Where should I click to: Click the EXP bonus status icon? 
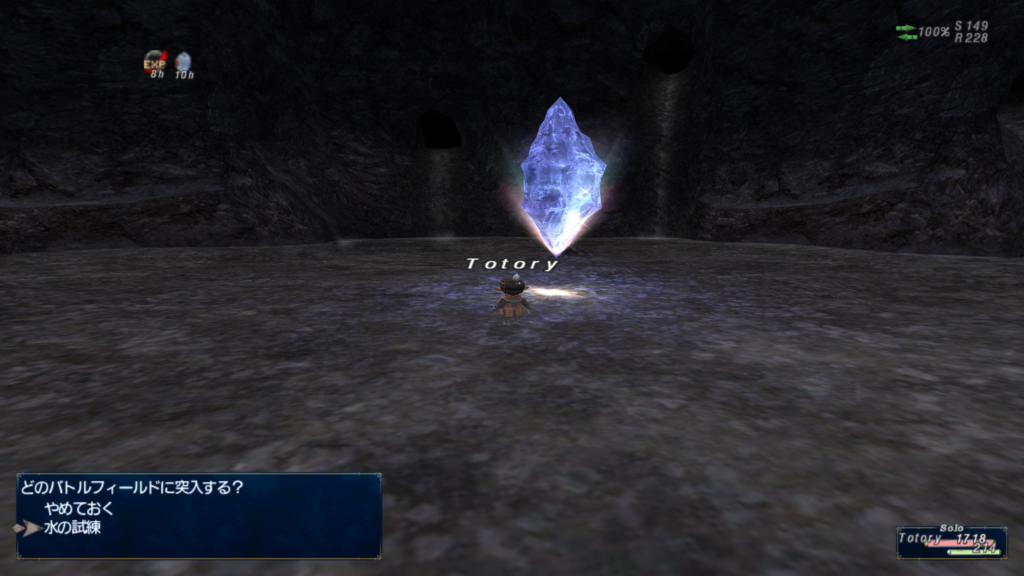(155, 63)
